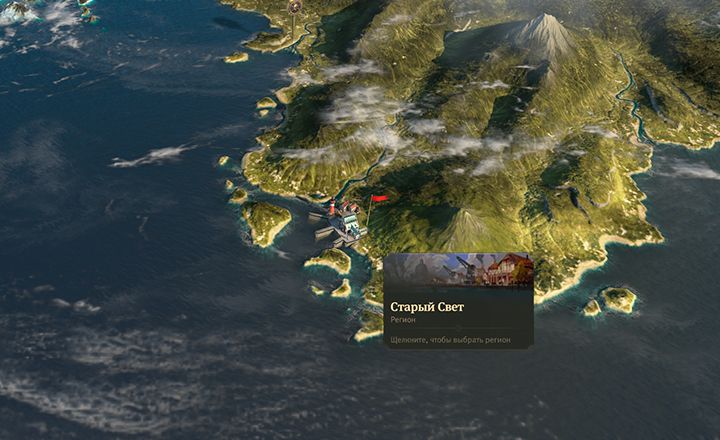Click the round map pin on northern coast
This screenshot has height=440, width=720.
click(295, 5)
